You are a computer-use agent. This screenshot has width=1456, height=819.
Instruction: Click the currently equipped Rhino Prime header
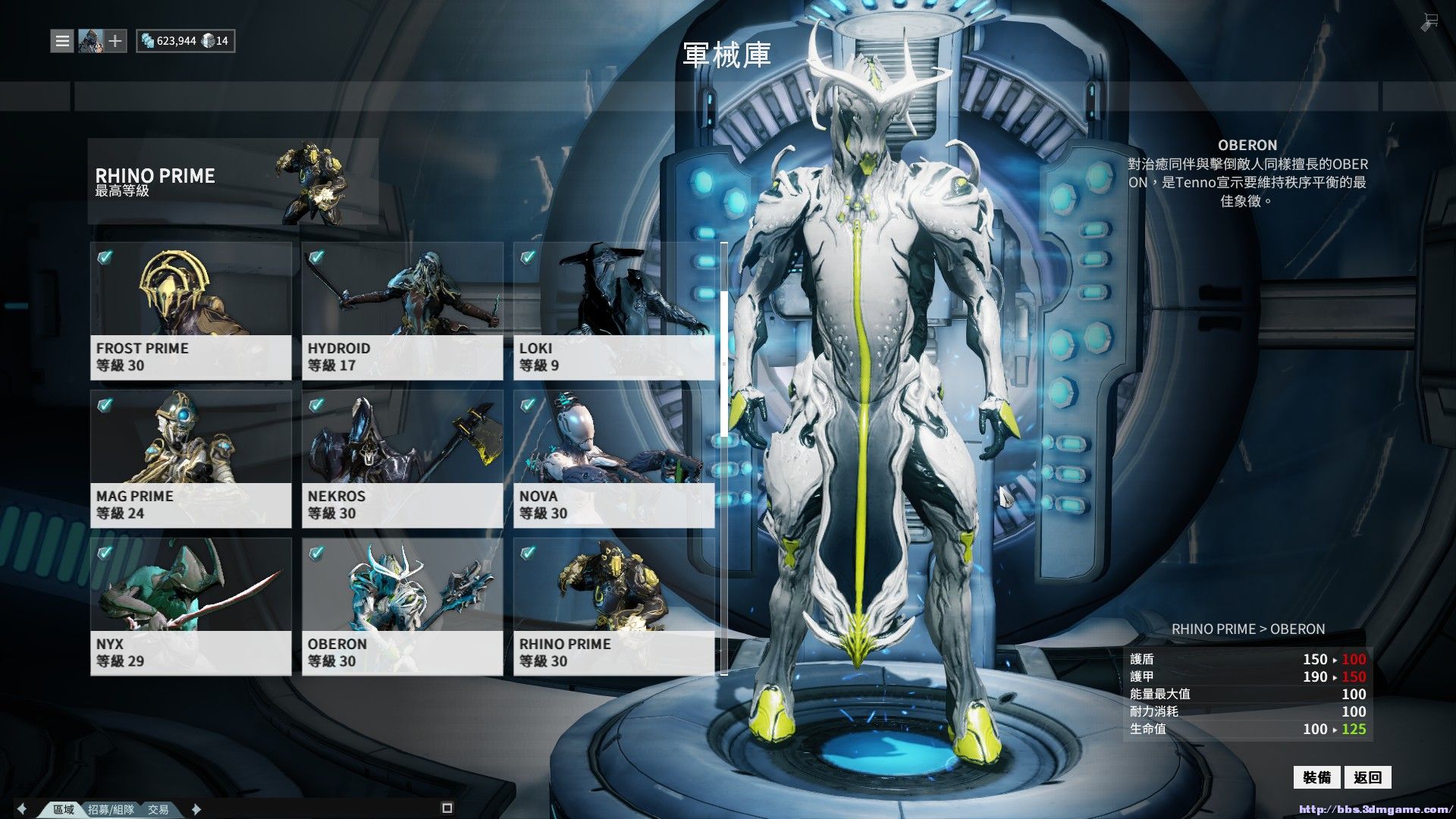coord(233,182)
